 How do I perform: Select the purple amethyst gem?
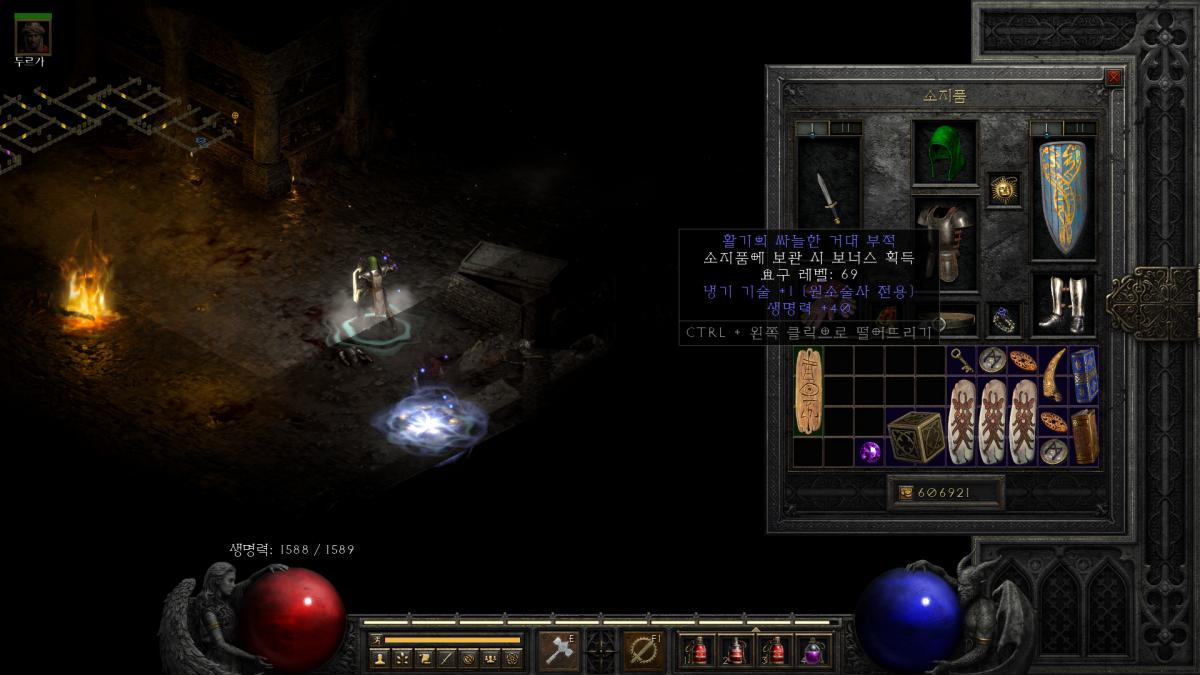[869, 452]
